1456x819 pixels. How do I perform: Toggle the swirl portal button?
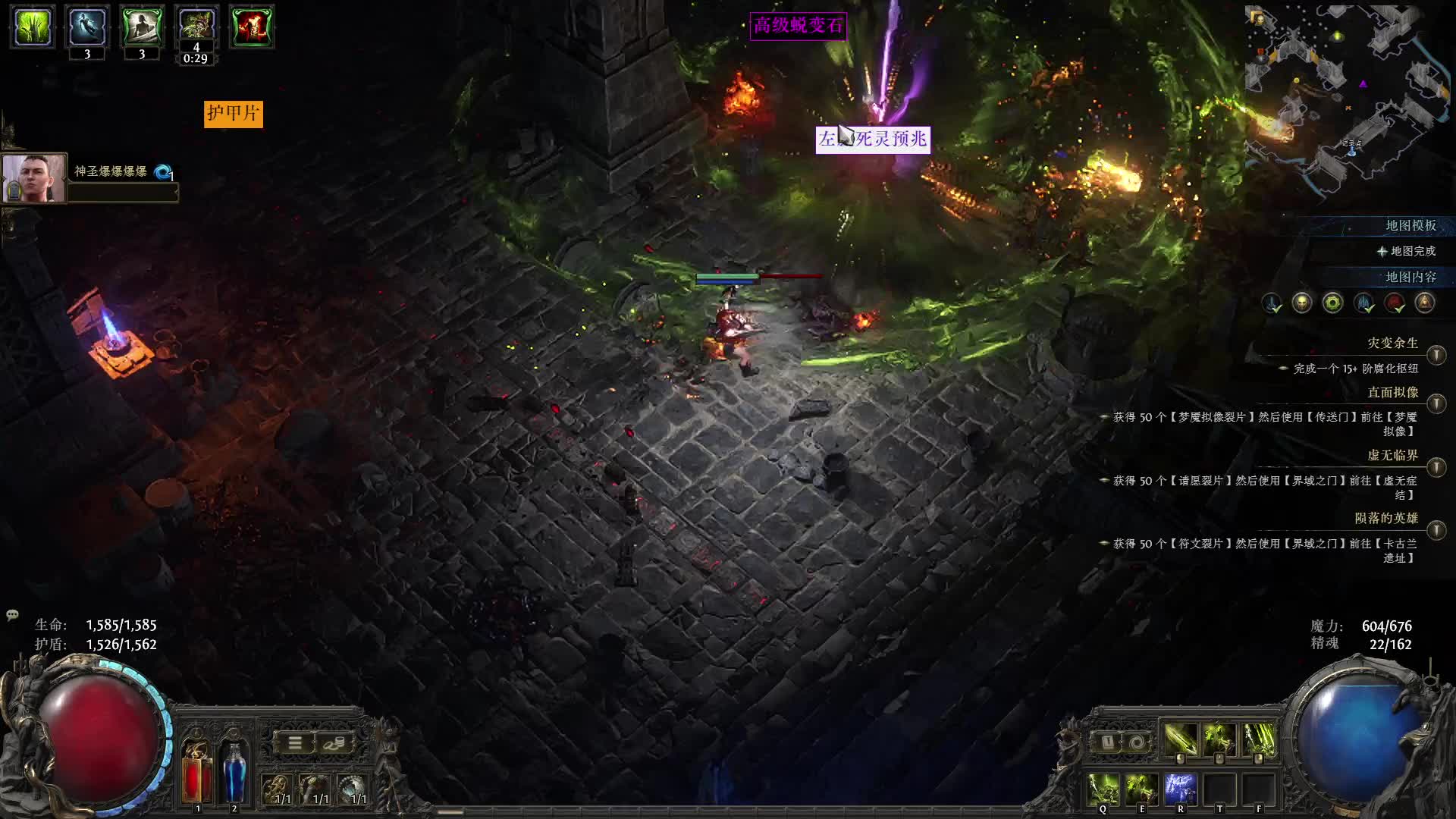[1136, 742]
